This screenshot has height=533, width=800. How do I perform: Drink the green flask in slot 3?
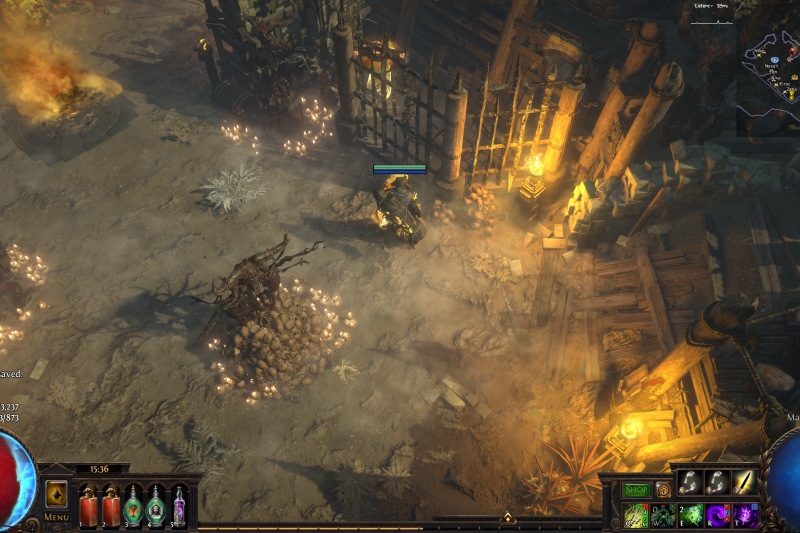133,506
